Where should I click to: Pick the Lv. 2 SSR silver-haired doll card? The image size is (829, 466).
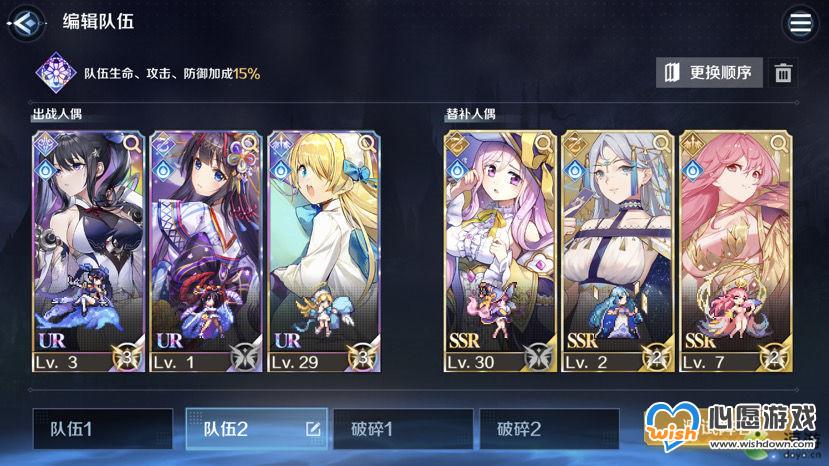tap(617, 250)
